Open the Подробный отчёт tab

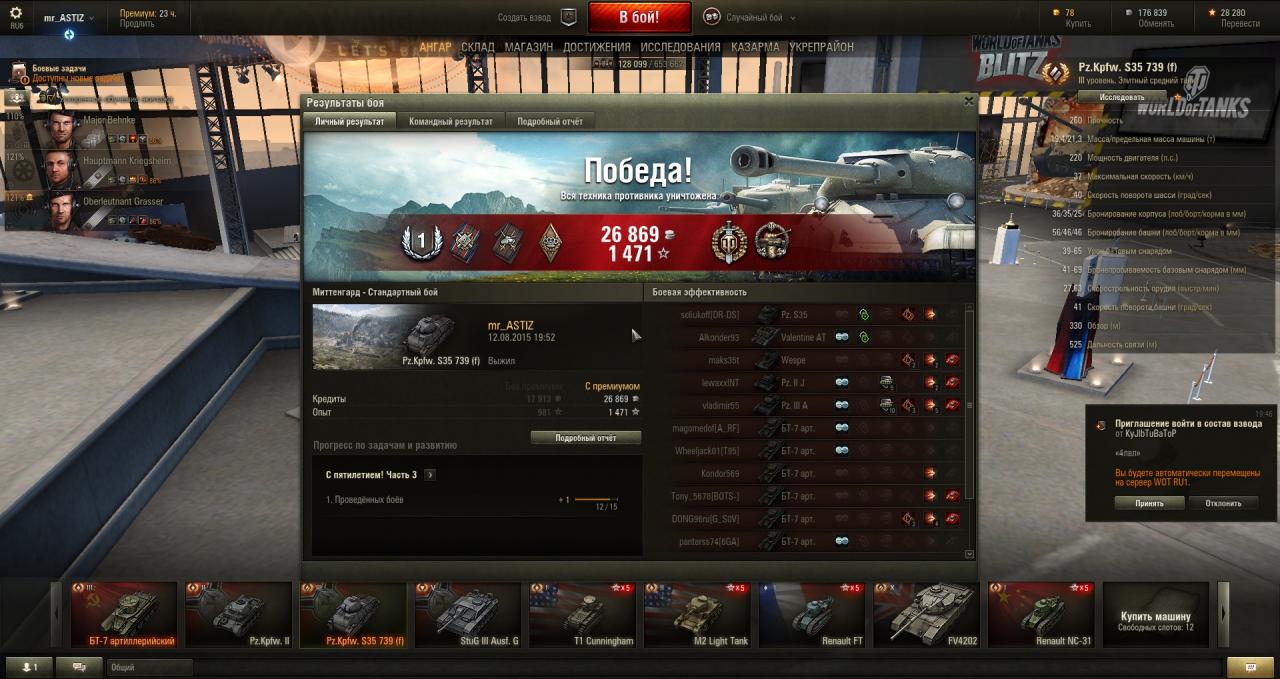tap(549, 121)
